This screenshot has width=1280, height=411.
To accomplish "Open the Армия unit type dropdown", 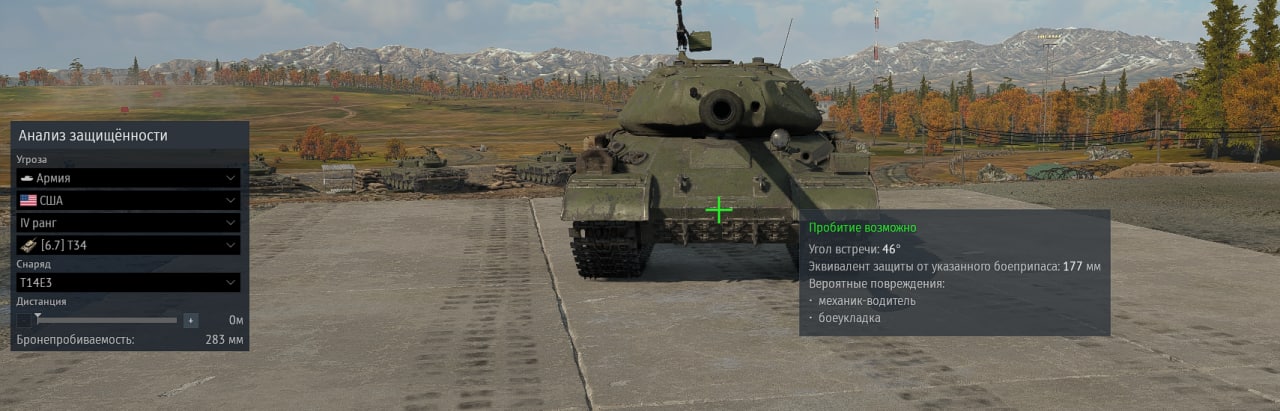I will click(x=128, y=178).
